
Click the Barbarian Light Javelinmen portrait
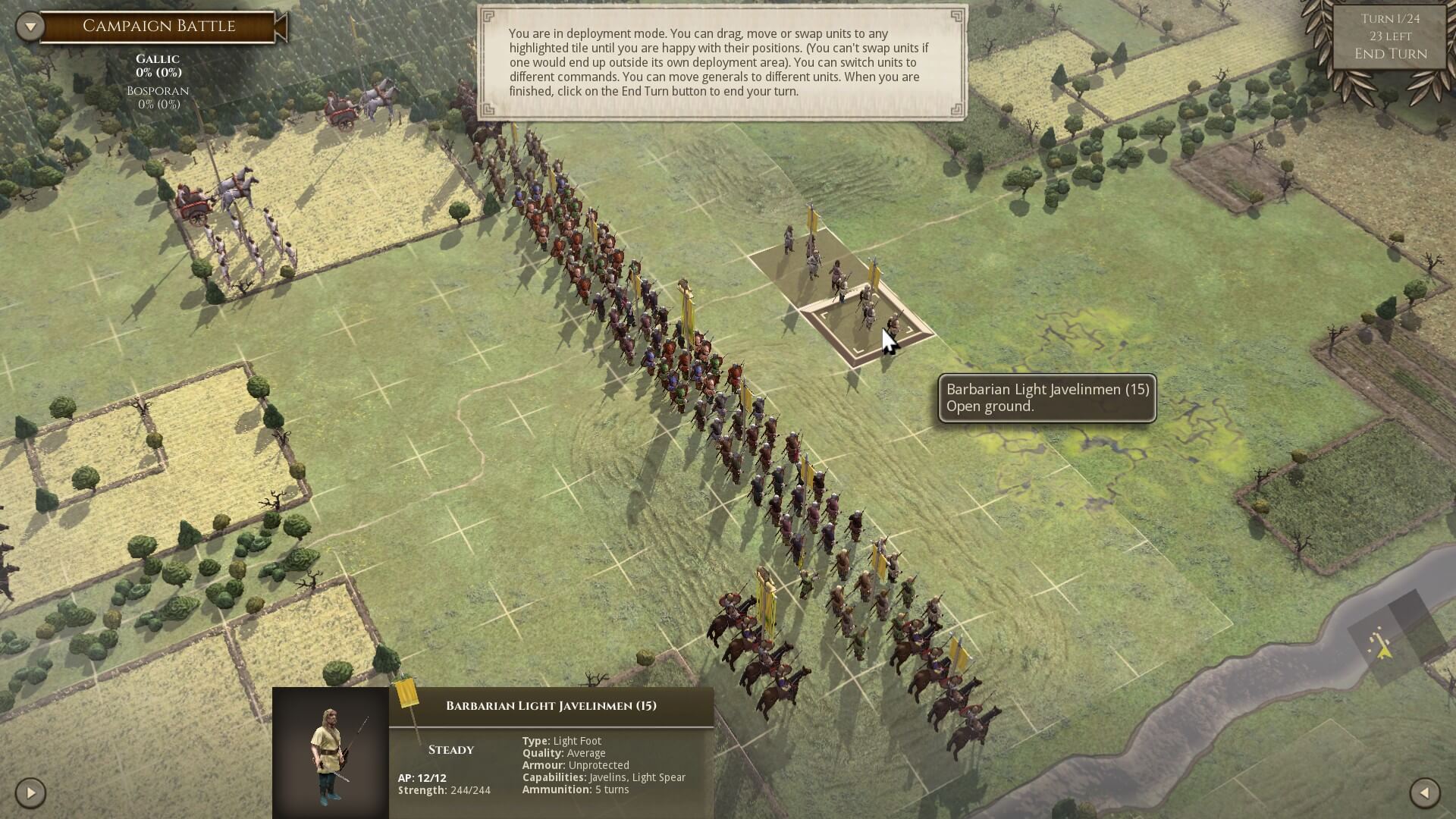coord(331,753)
